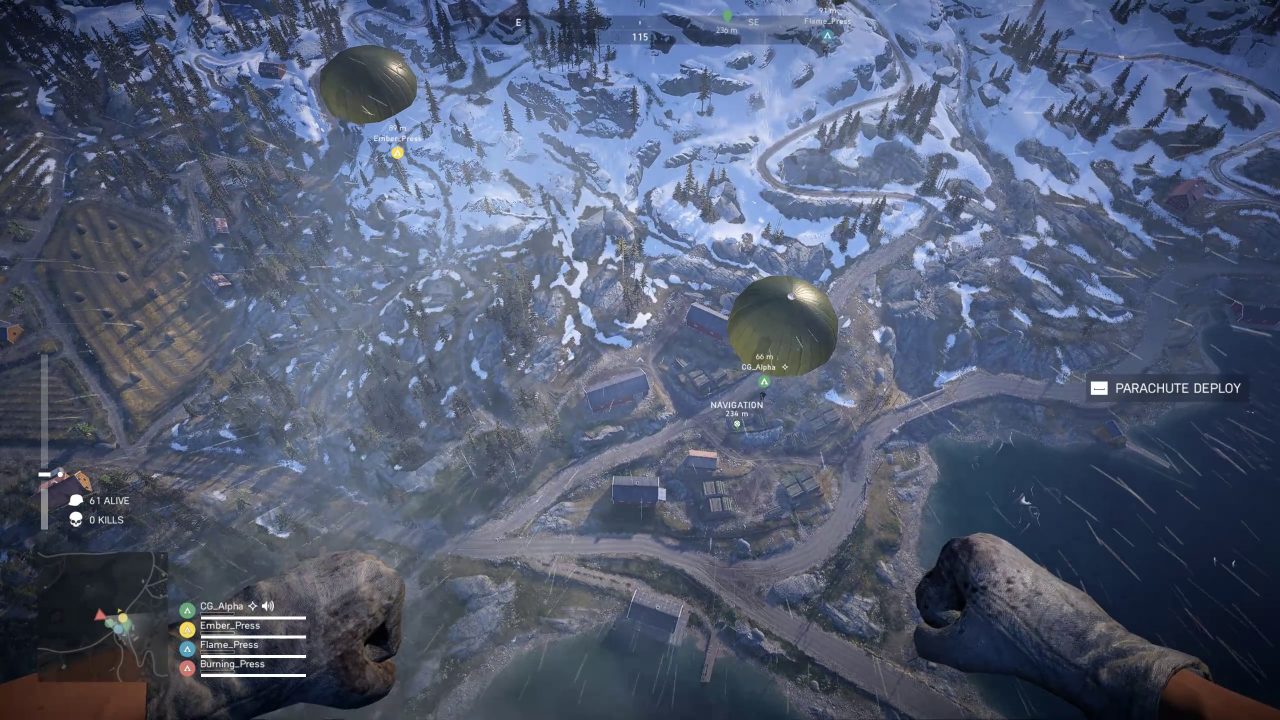
Task: Select CG_Alpha in the squad list
Action: [x=221, y=606]
